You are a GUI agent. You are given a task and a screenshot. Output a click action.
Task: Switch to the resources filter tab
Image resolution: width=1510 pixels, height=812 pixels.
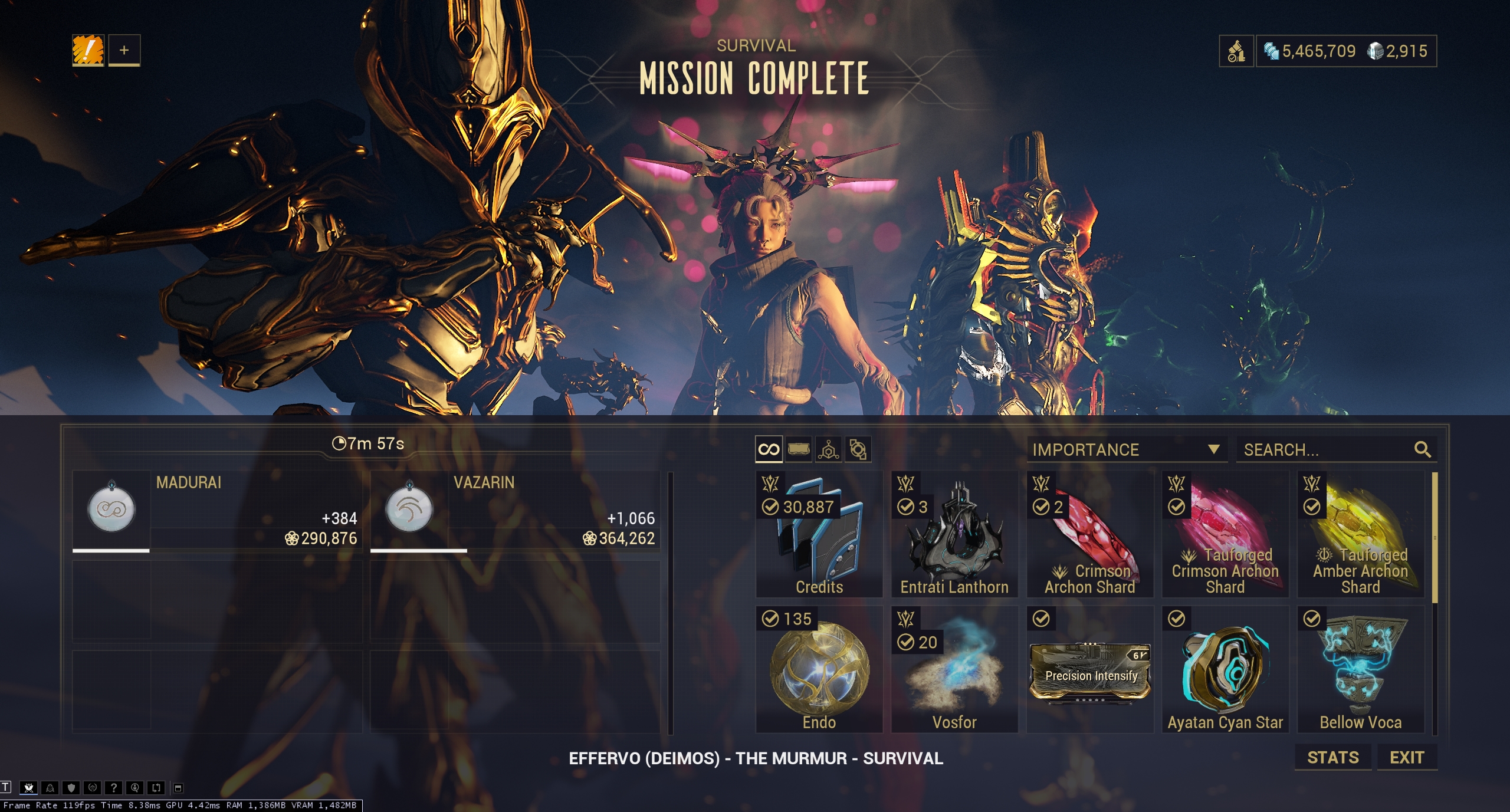(x=829, y=449)
